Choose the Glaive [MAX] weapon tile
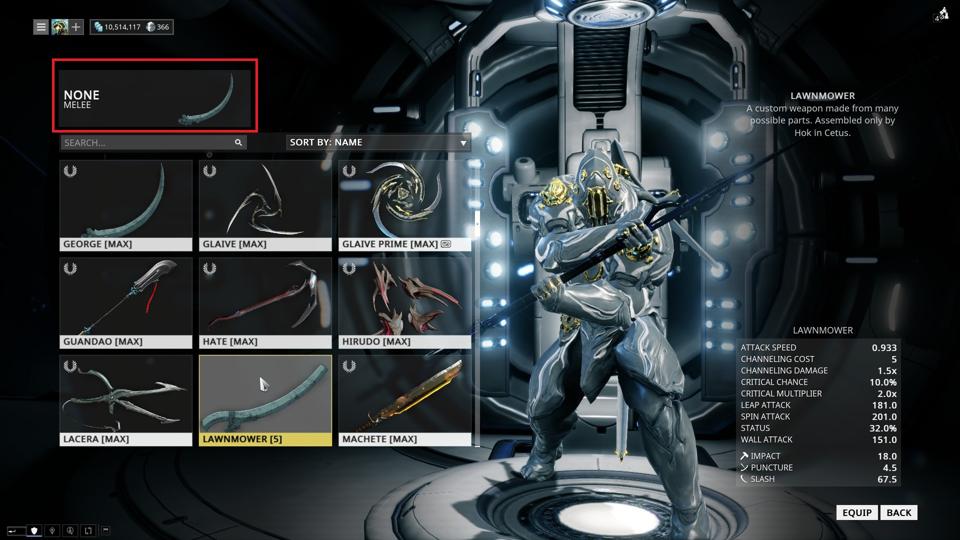Screen dimensions: 960x540 [x=265, y=204]
